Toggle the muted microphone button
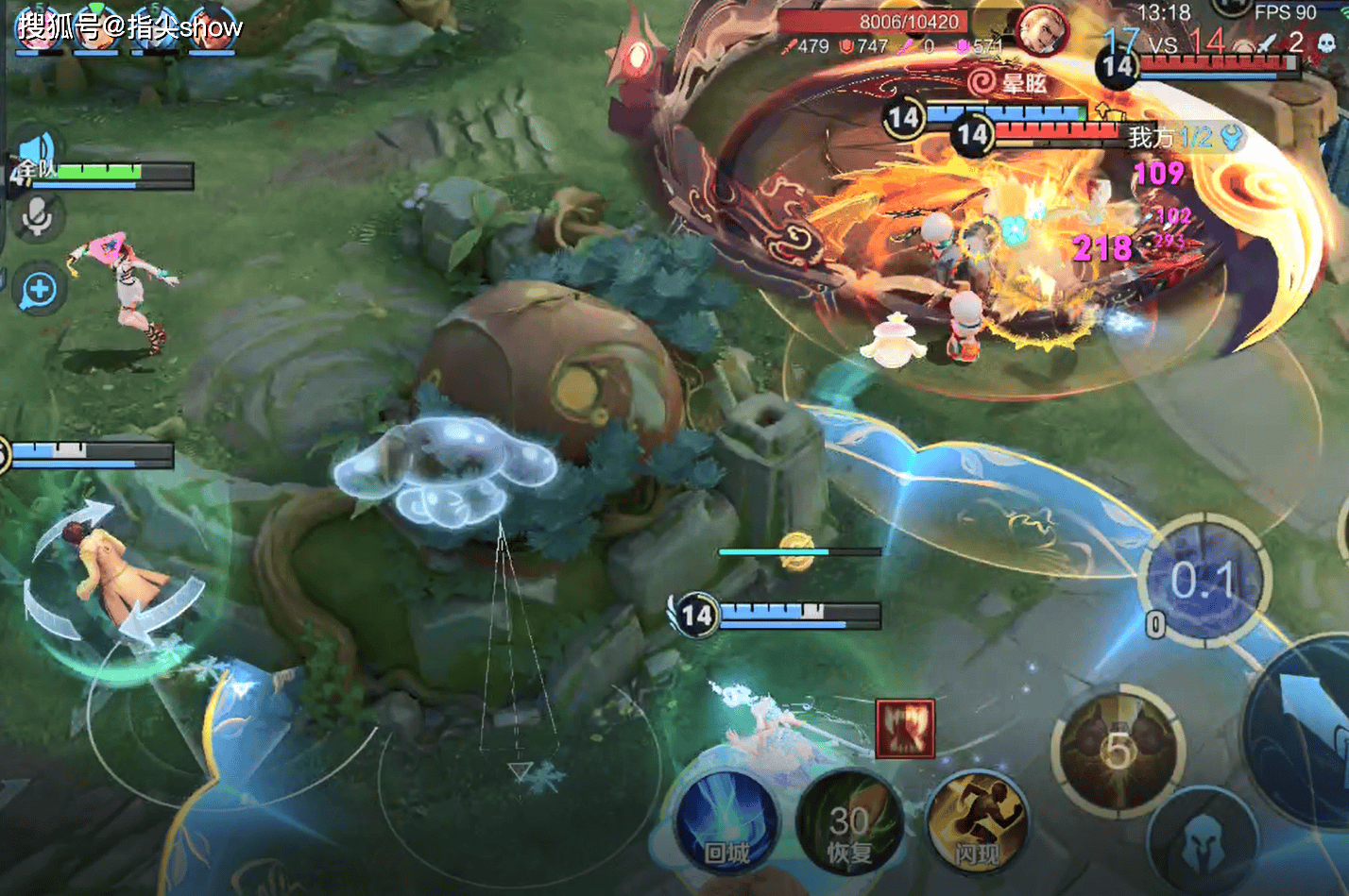1349x896 pixels. point(38,218)
